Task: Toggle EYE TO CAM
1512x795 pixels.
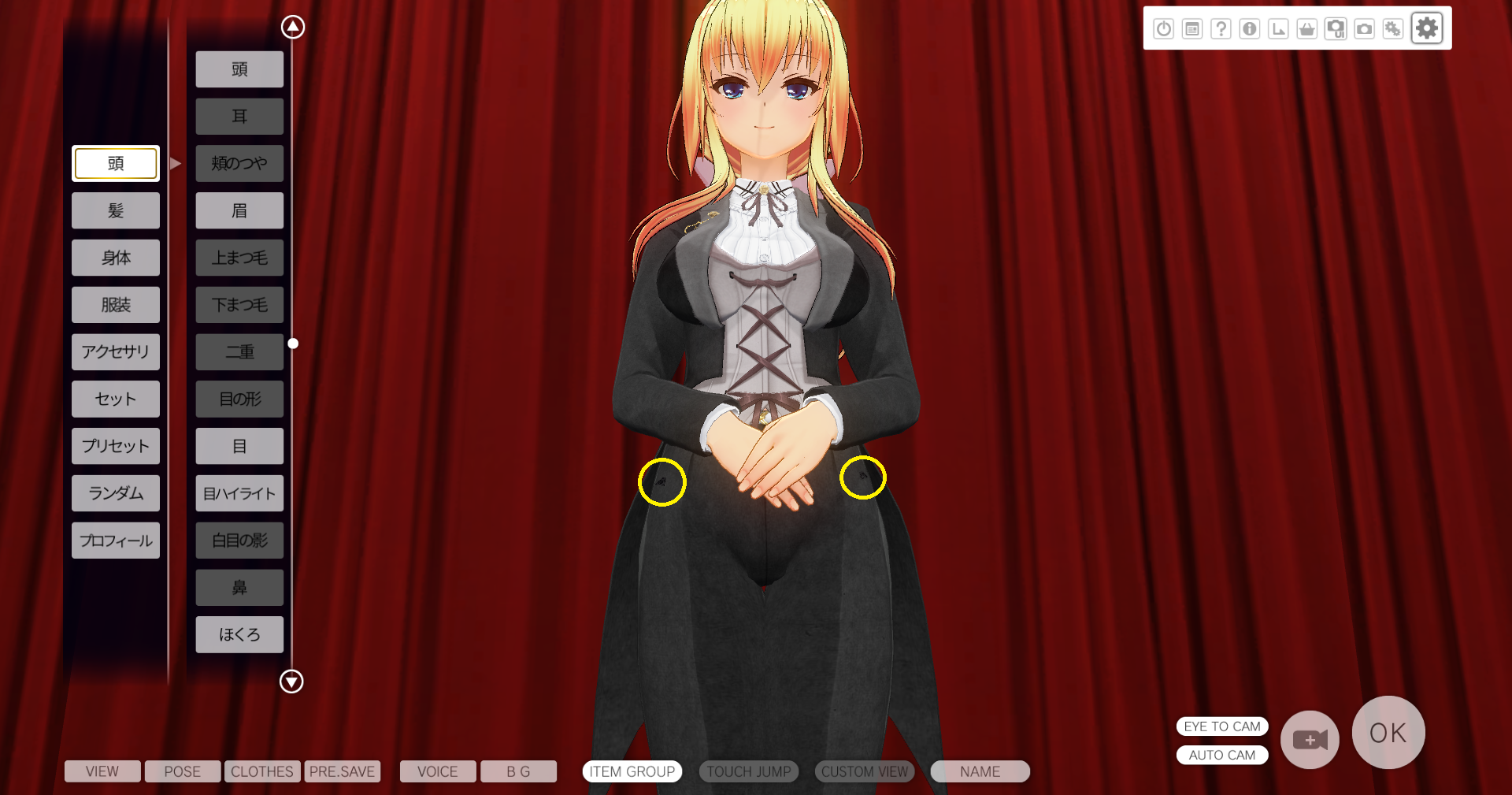Action: 1222,726
